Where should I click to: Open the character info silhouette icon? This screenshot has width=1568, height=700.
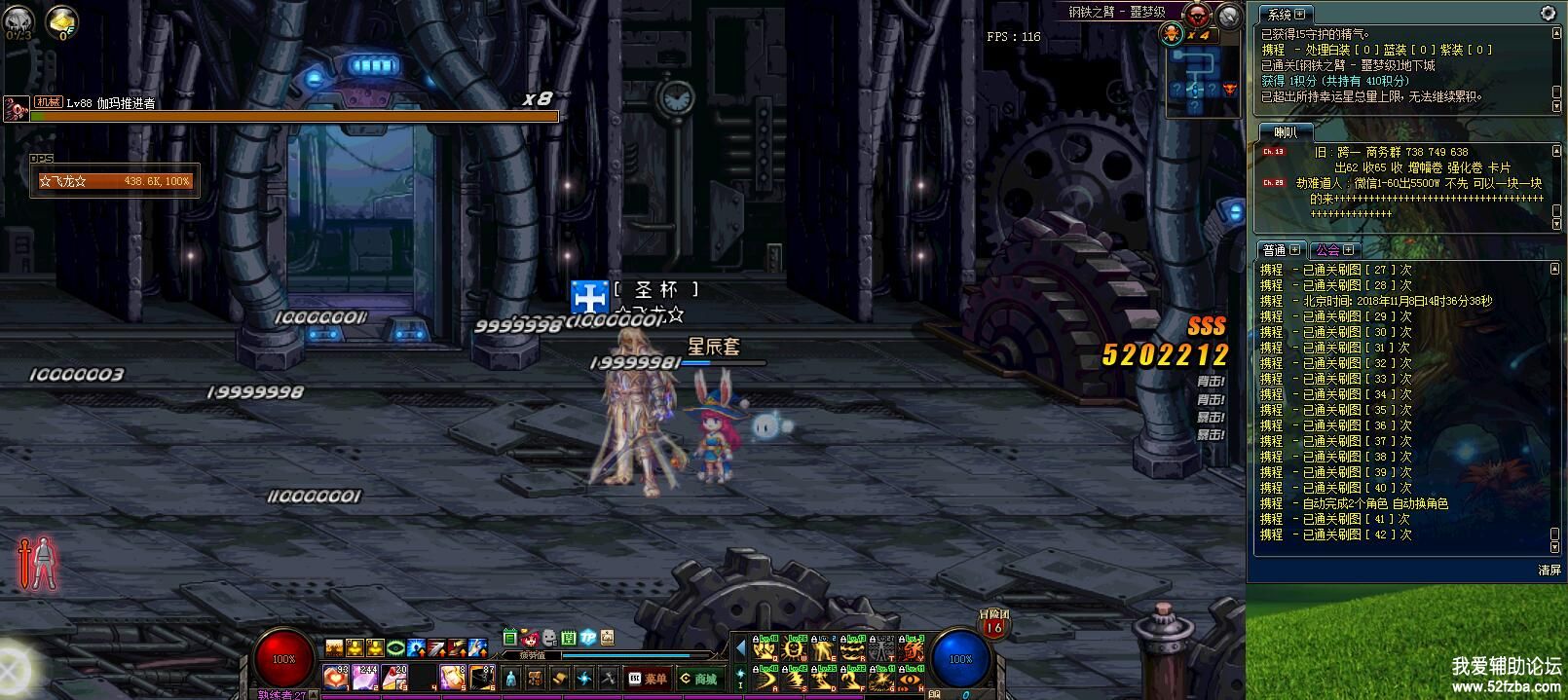(x=511, y=679)
